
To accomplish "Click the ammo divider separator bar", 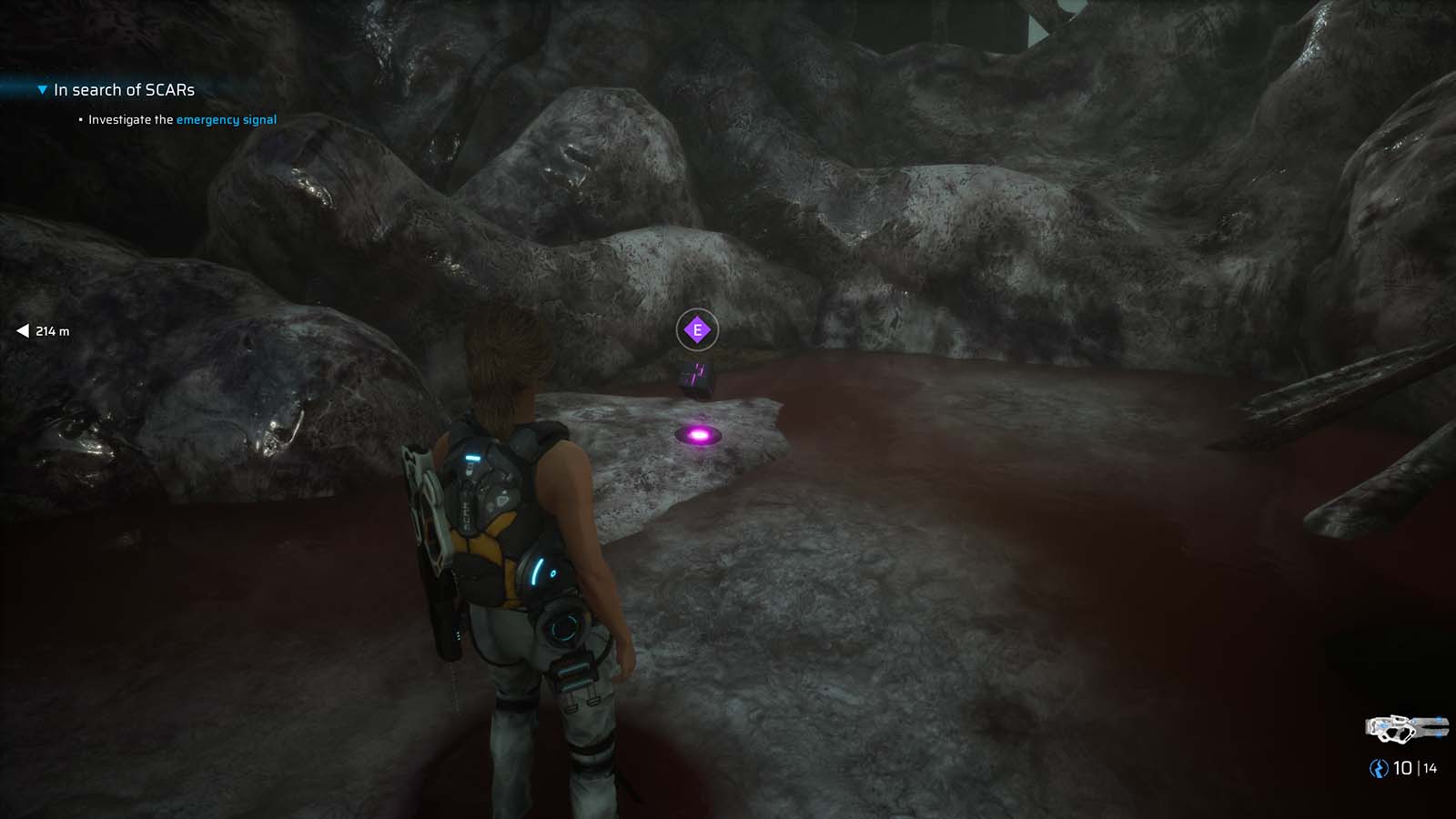I will (x=1418, y=768).
